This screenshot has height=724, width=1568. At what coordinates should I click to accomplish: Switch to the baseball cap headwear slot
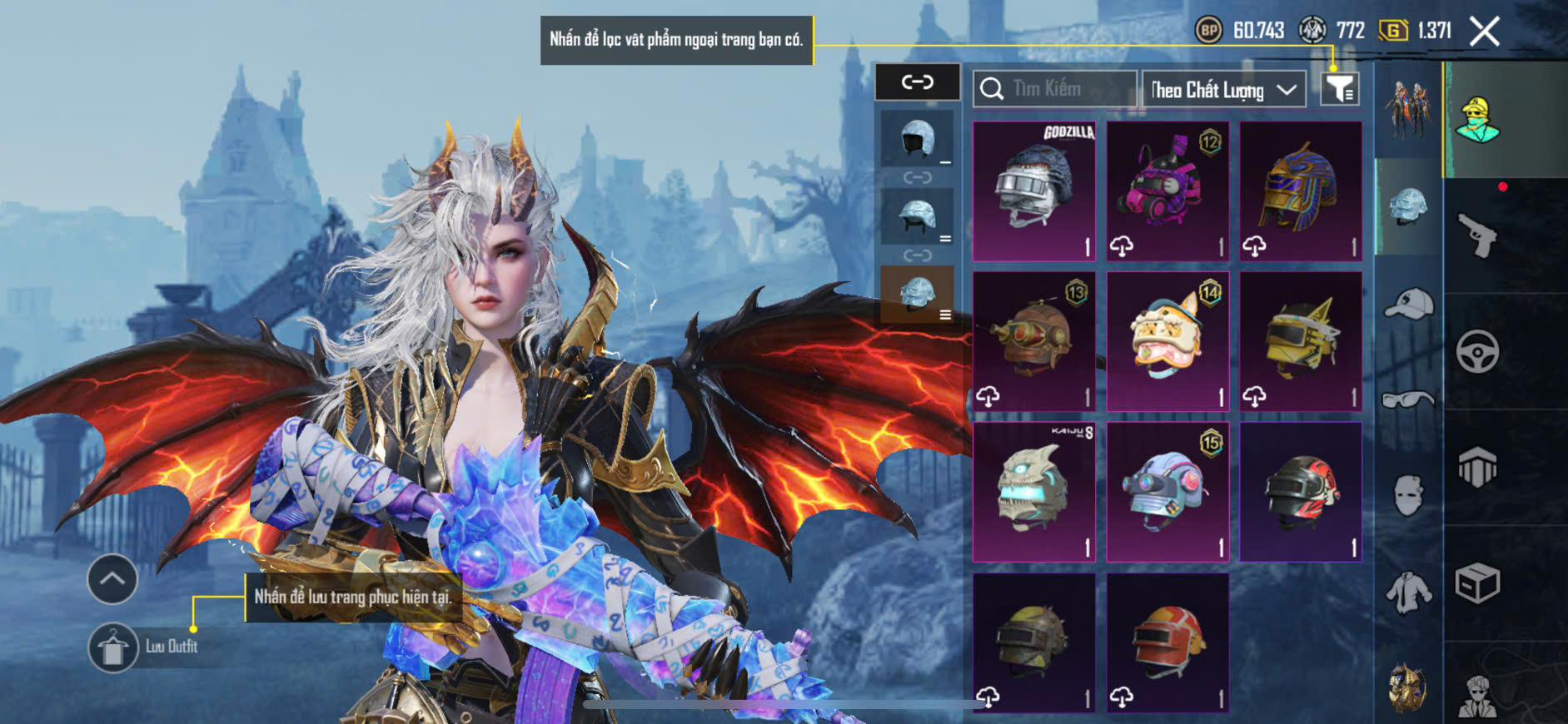coord(1408,305)
